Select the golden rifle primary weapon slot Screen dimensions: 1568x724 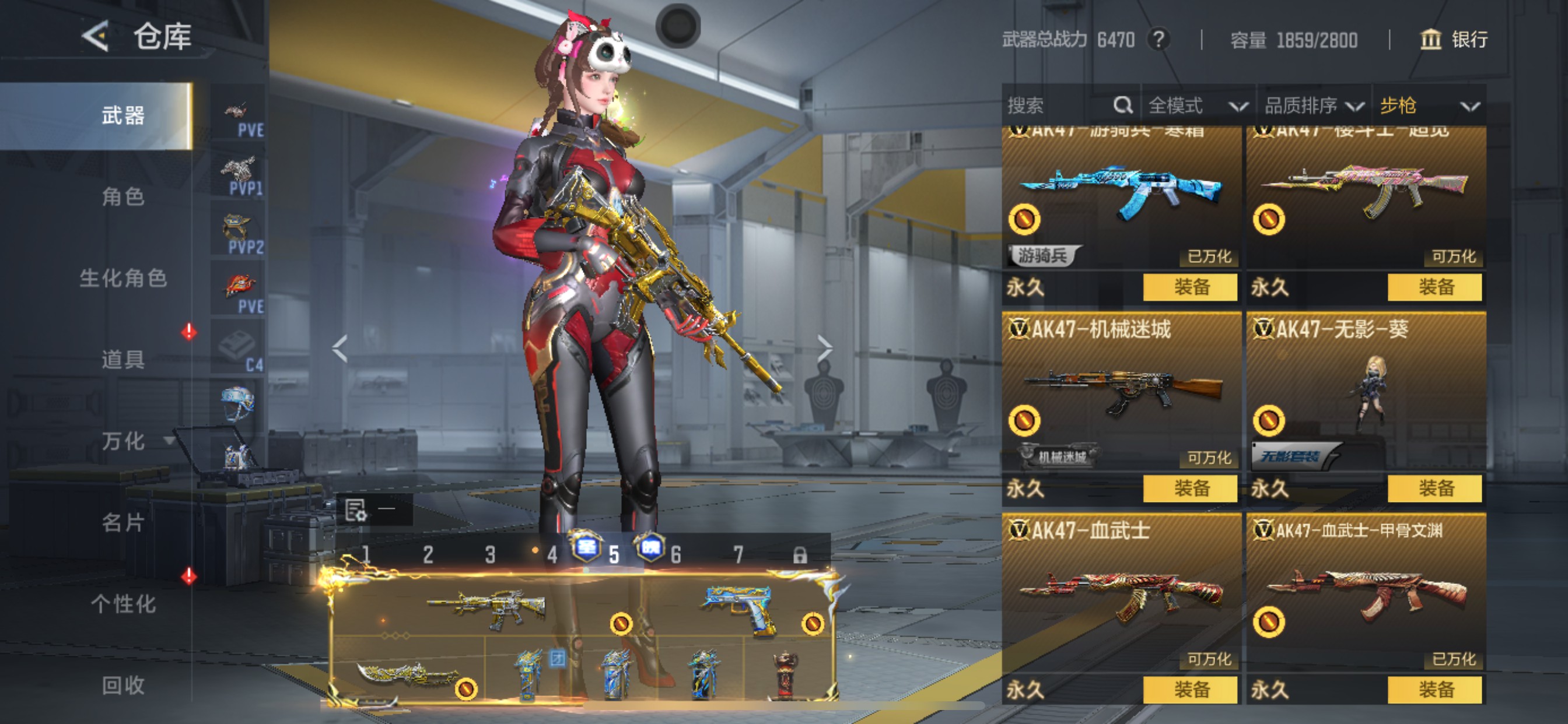click(x=487, y=607)
